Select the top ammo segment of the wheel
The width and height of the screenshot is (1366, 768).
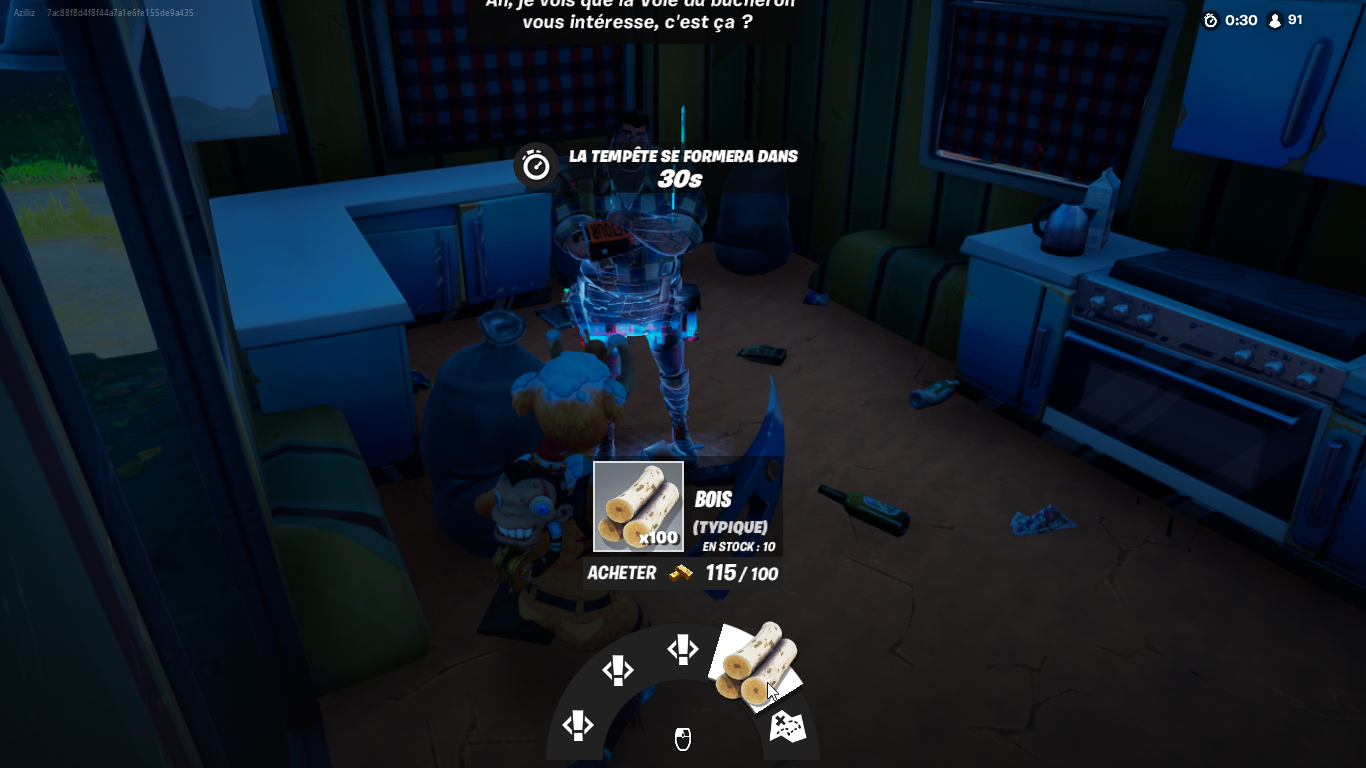tap(683, 649)
